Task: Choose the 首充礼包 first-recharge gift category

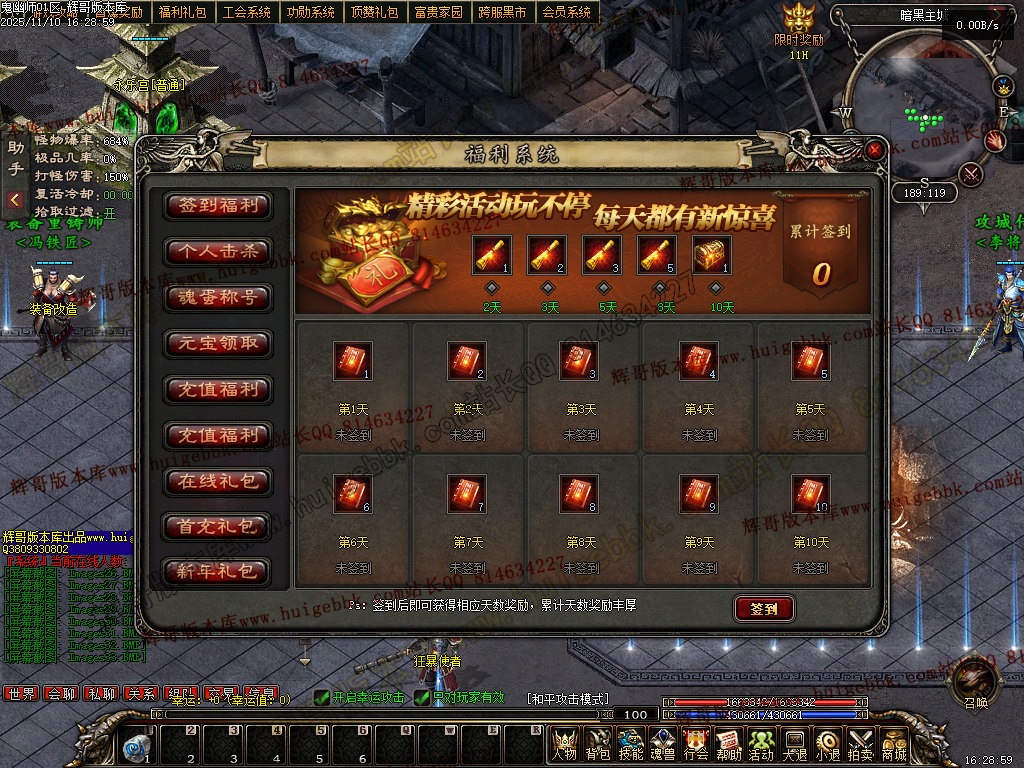Action: click(218, 527)
